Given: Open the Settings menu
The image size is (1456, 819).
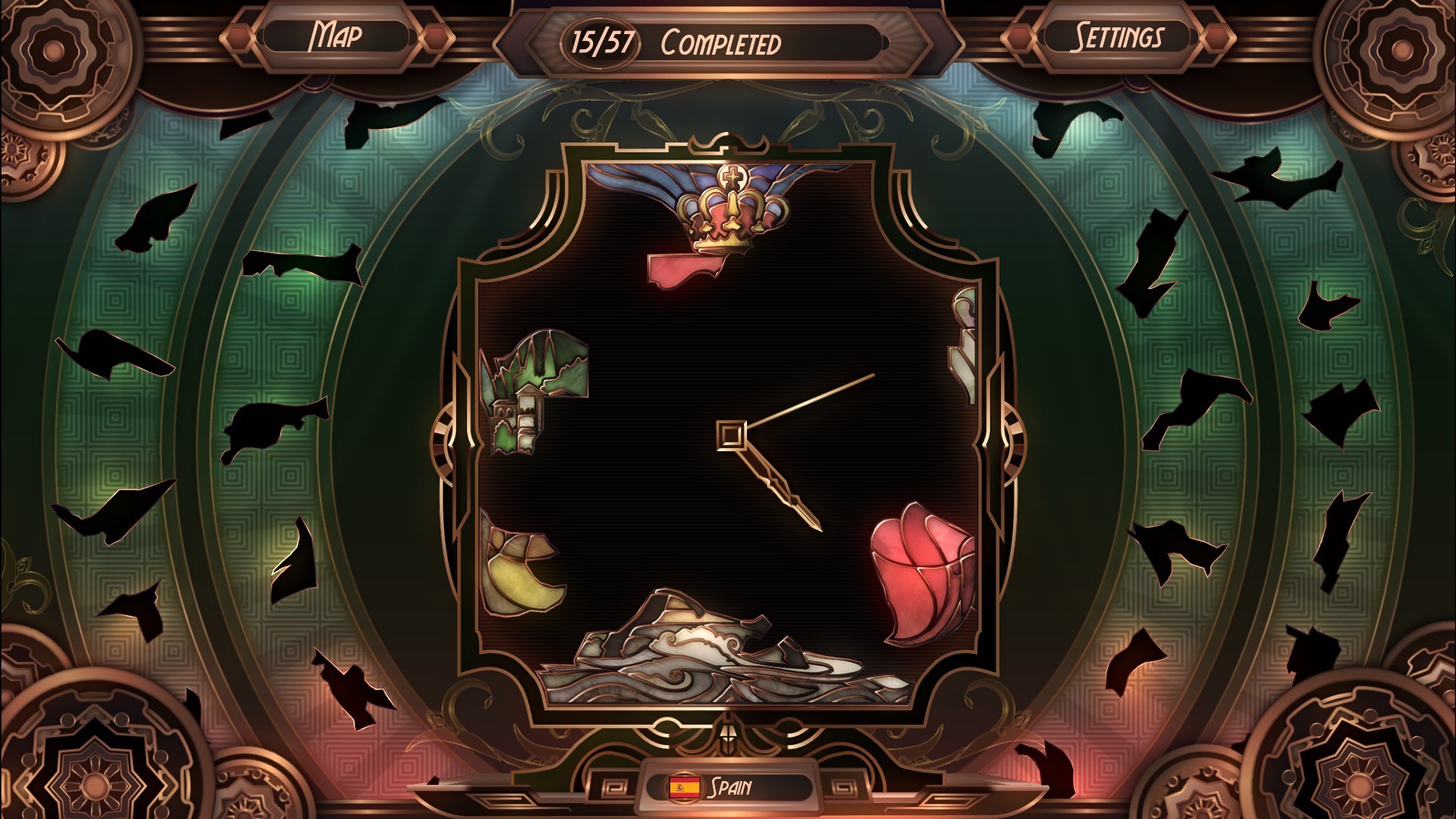Looking at the screenshot, I should [x=1118, y=33].
